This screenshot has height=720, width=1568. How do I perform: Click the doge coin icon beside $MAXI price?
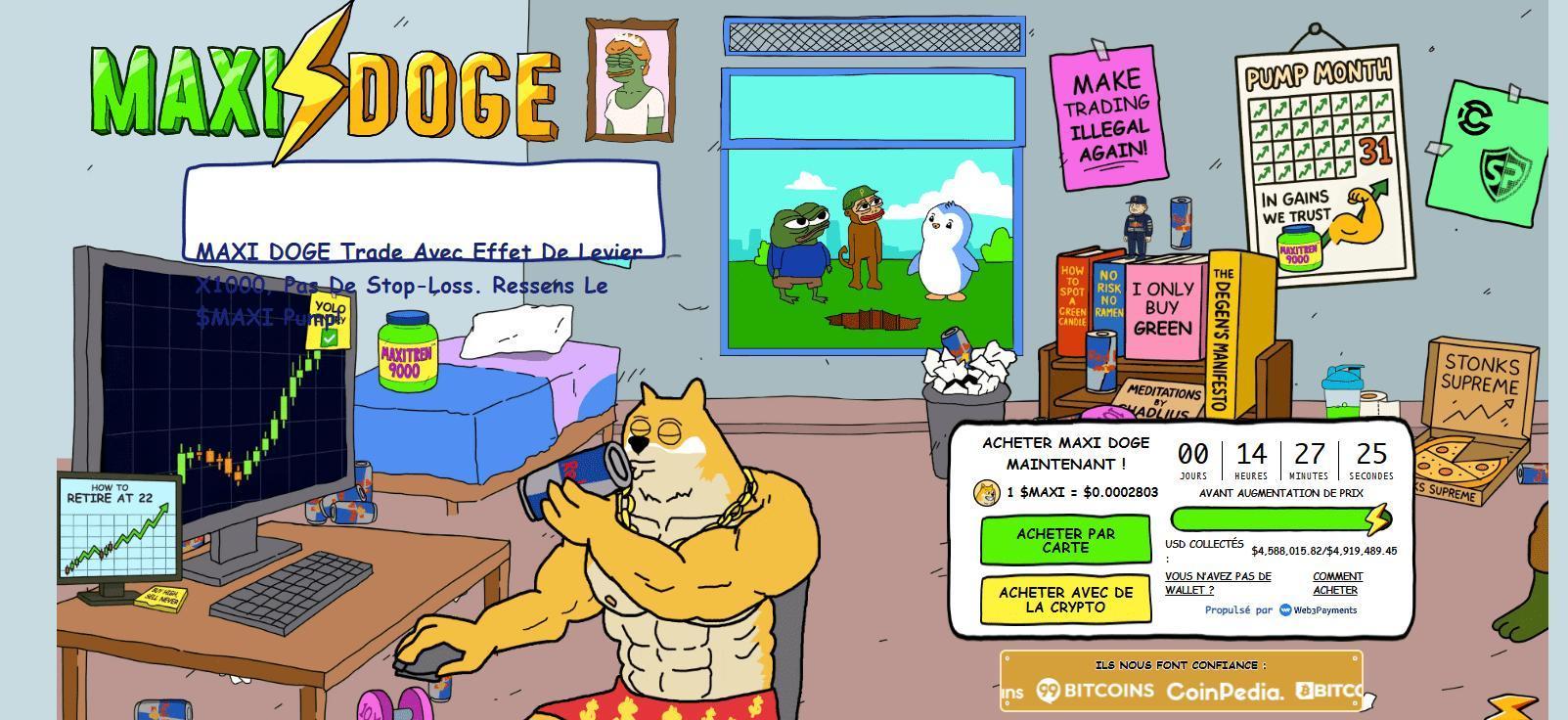point(987,494)
